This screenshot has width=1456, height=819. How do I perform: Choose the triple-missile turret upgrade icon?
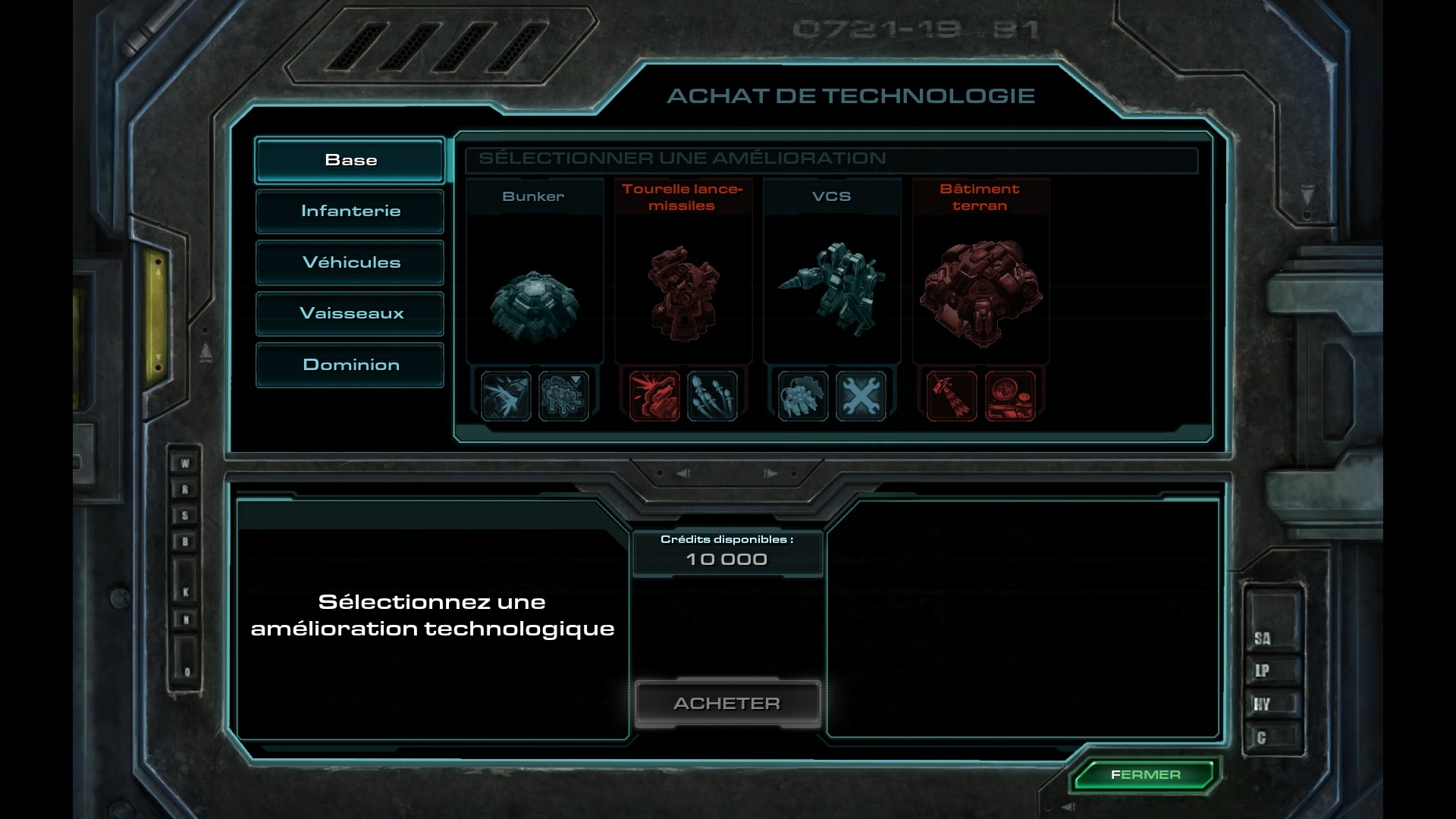tap(712, 395)
